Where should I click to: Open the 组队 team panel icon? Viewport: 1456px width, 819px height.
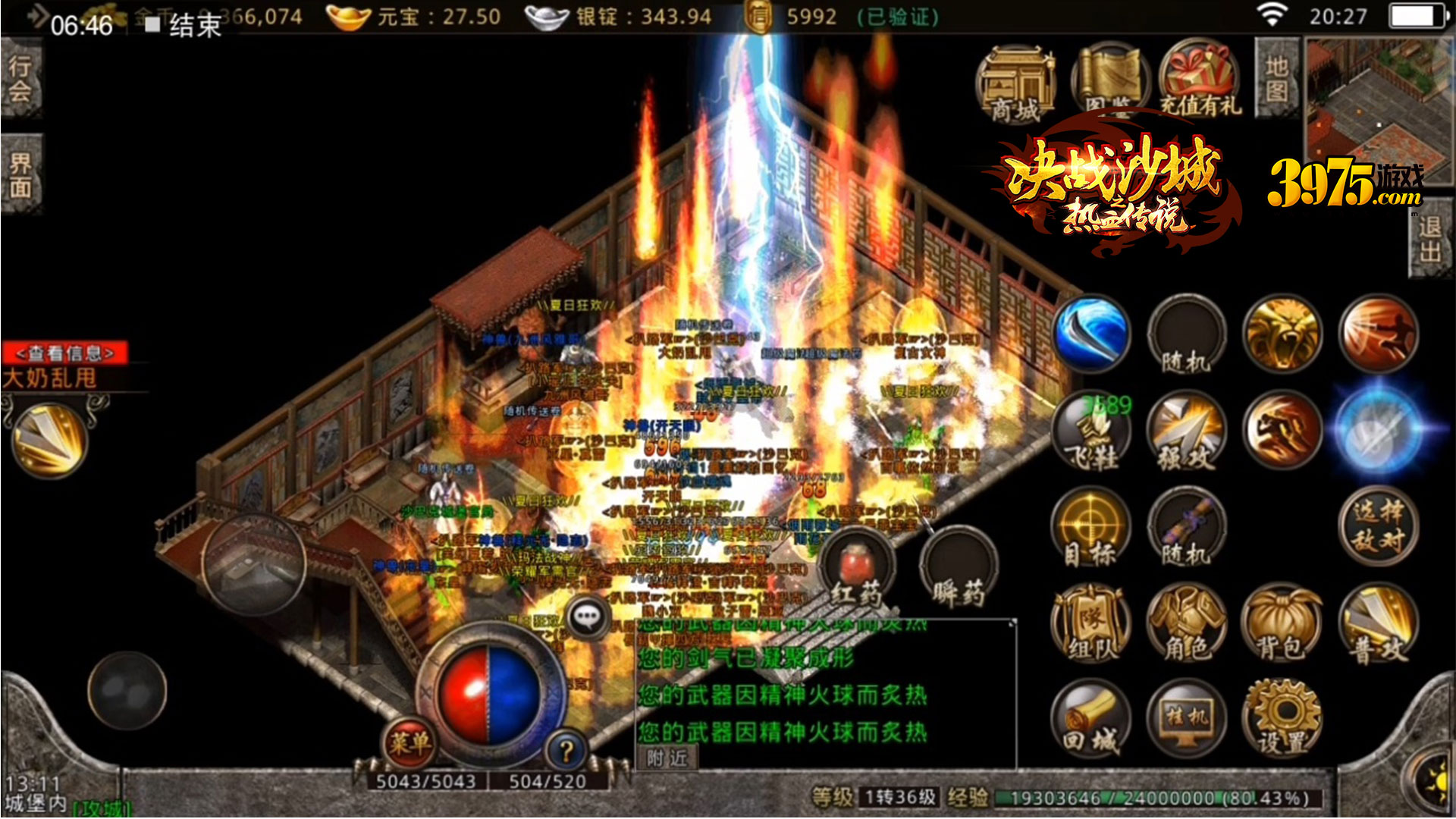(x=1090, y=622)
